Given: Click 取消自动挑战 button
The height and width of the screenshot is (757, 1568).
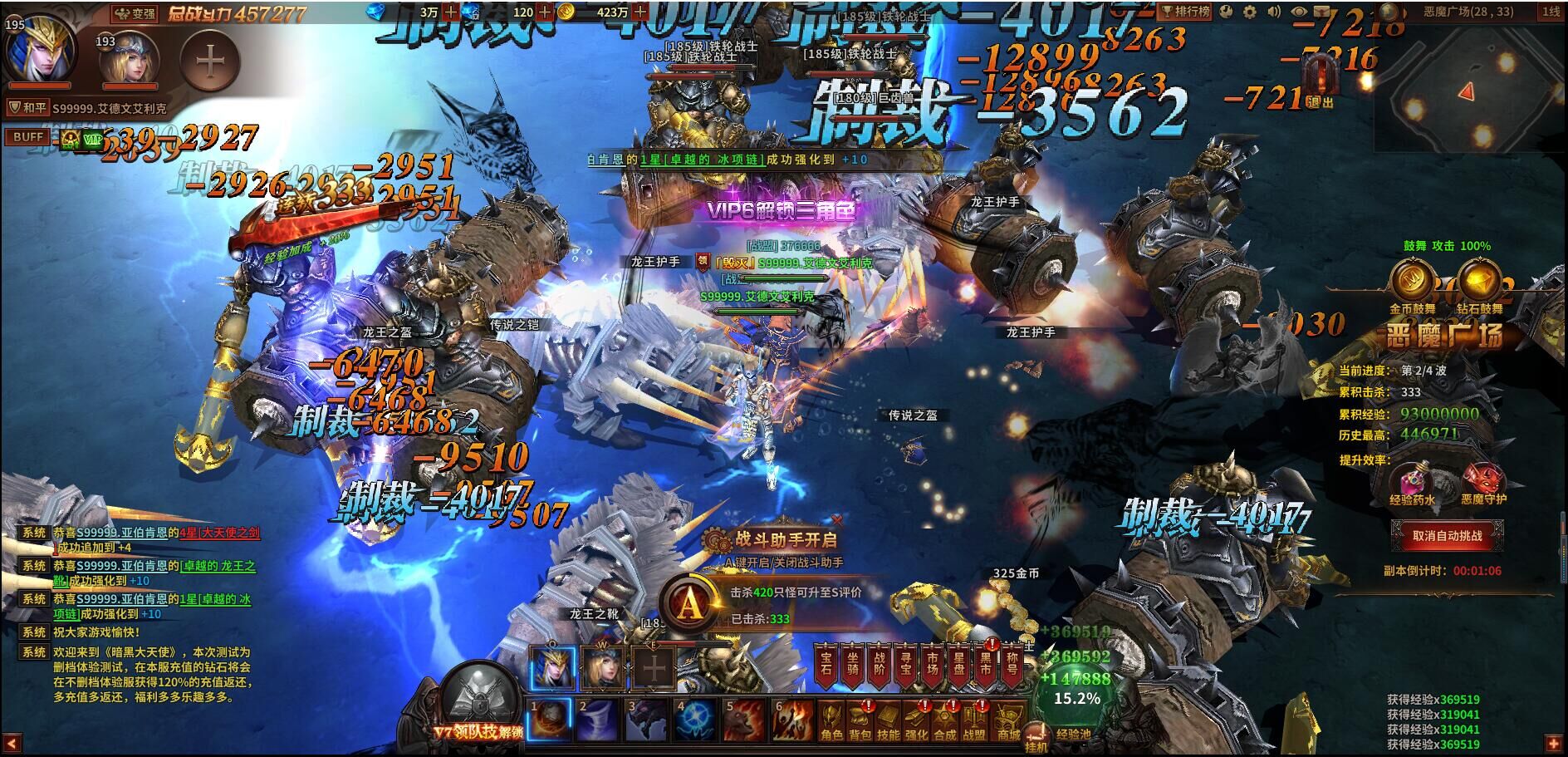Looking at the screenshot, I should (x=1447, y=536).
